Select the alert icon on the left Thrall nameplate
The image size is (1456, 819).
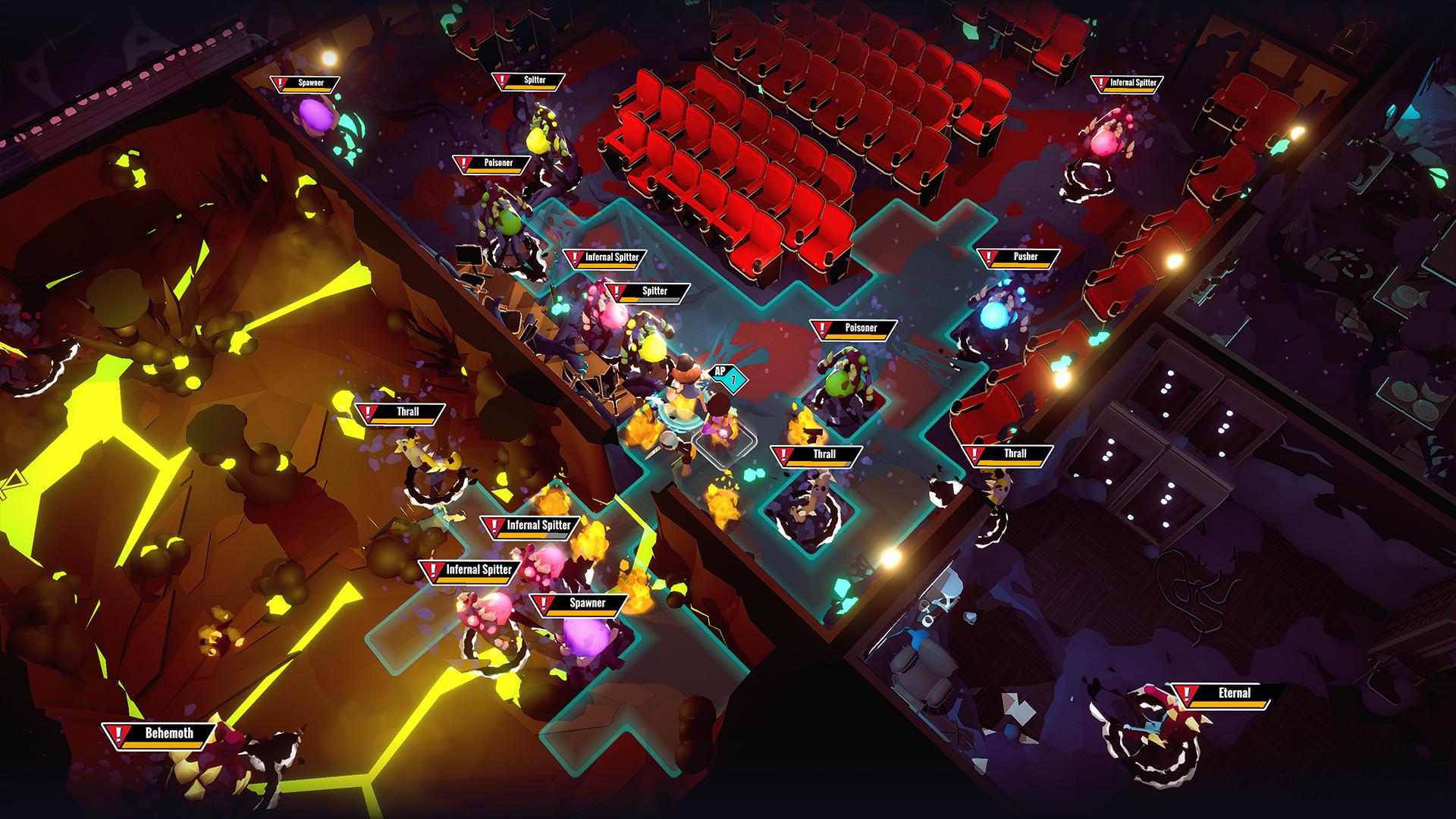[x=369, y=414]
